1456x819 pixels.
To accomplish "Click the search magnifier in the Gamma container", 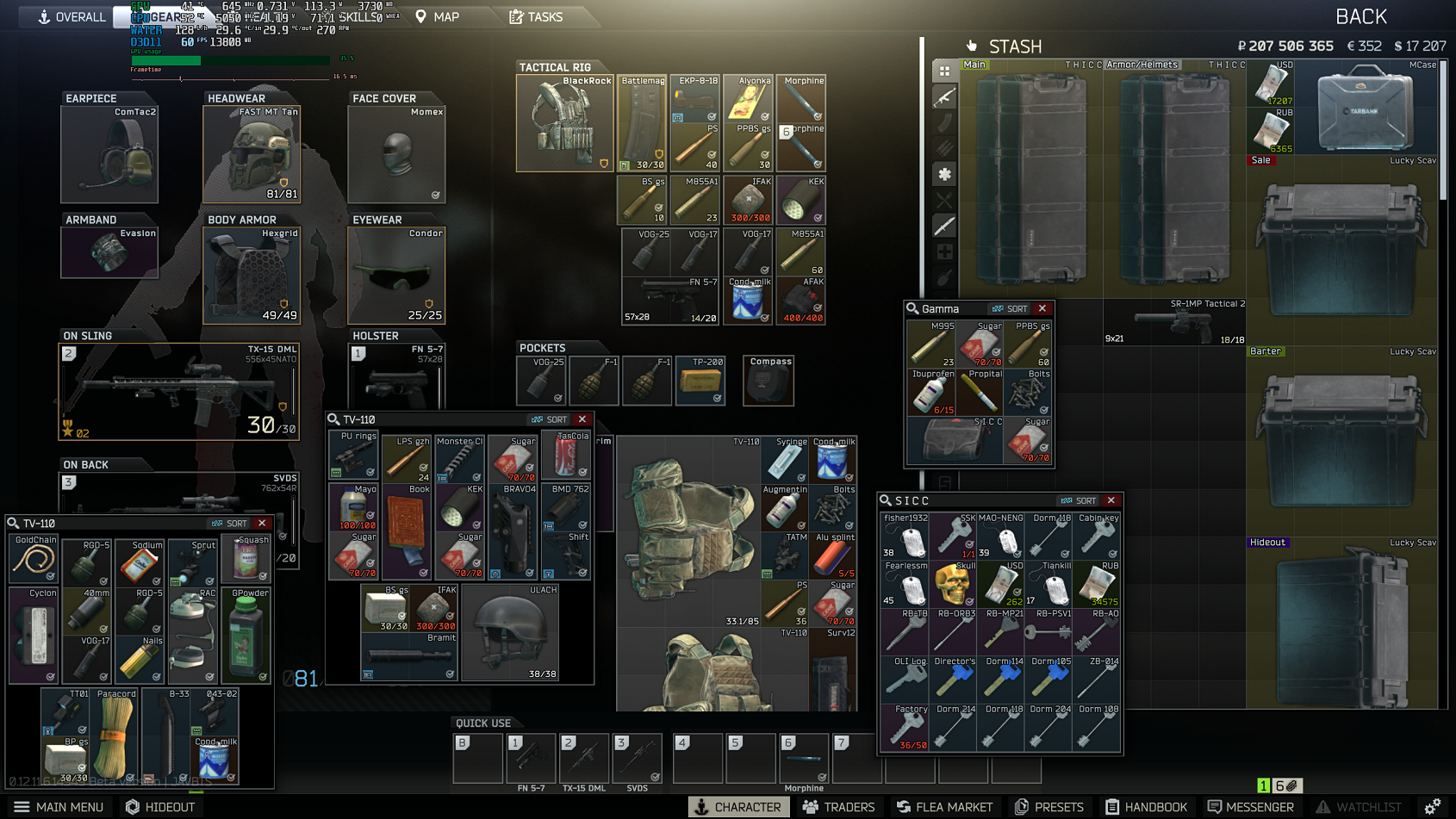I will coord(913,307).
